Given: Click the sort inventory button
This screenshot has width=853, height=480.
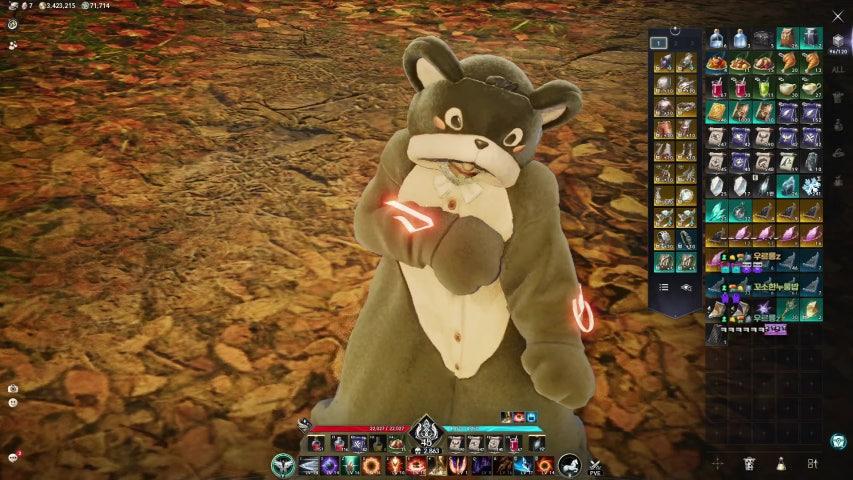Looking at the screenshot, I should pyautogui.click(x=812, y=464).
